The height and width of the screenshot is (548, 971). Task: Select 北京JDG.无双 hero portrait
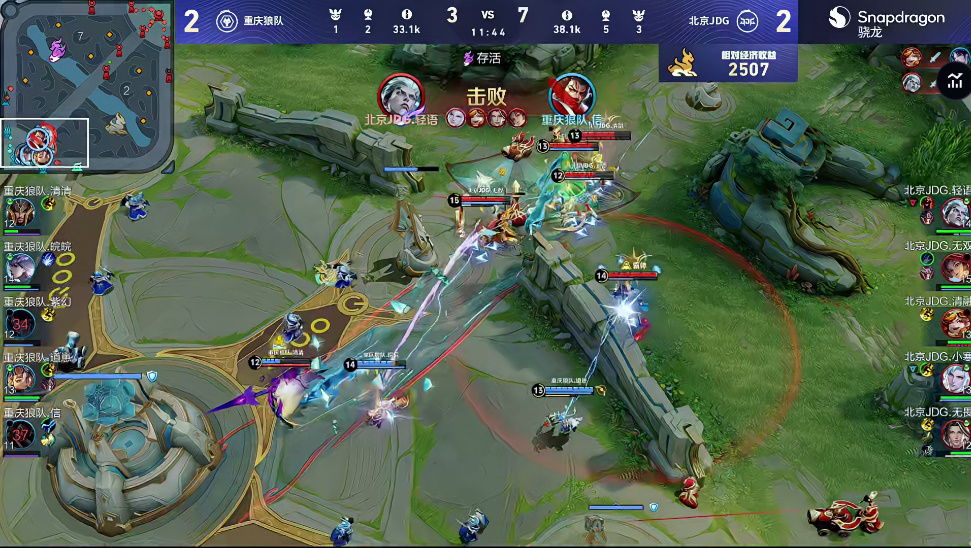(955, 267)
